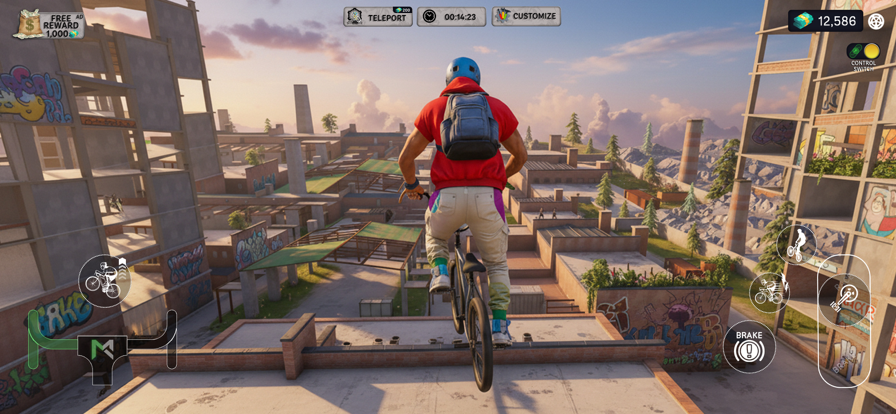This screenshot has width=896, height=414.
Task: Tap the pedal accelerator control
Action: 844,297
